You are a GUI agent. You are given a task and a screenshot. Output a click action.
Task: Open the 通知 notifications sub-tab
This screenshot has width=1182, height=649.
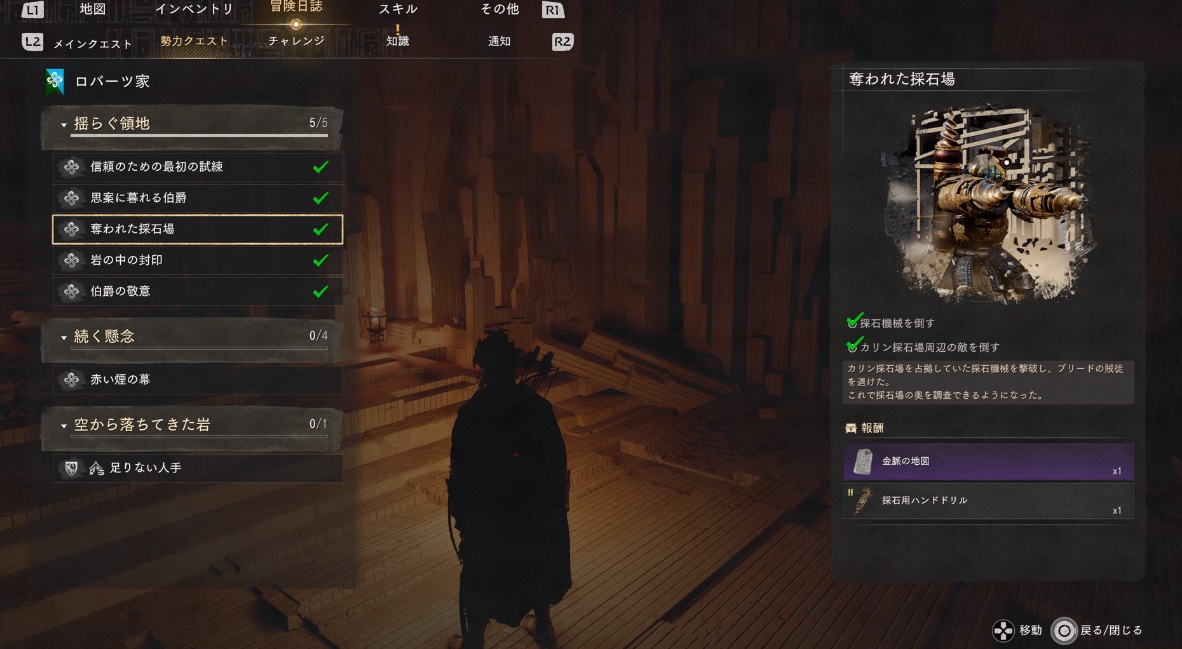pyautogui.click(x=499, y=42)
